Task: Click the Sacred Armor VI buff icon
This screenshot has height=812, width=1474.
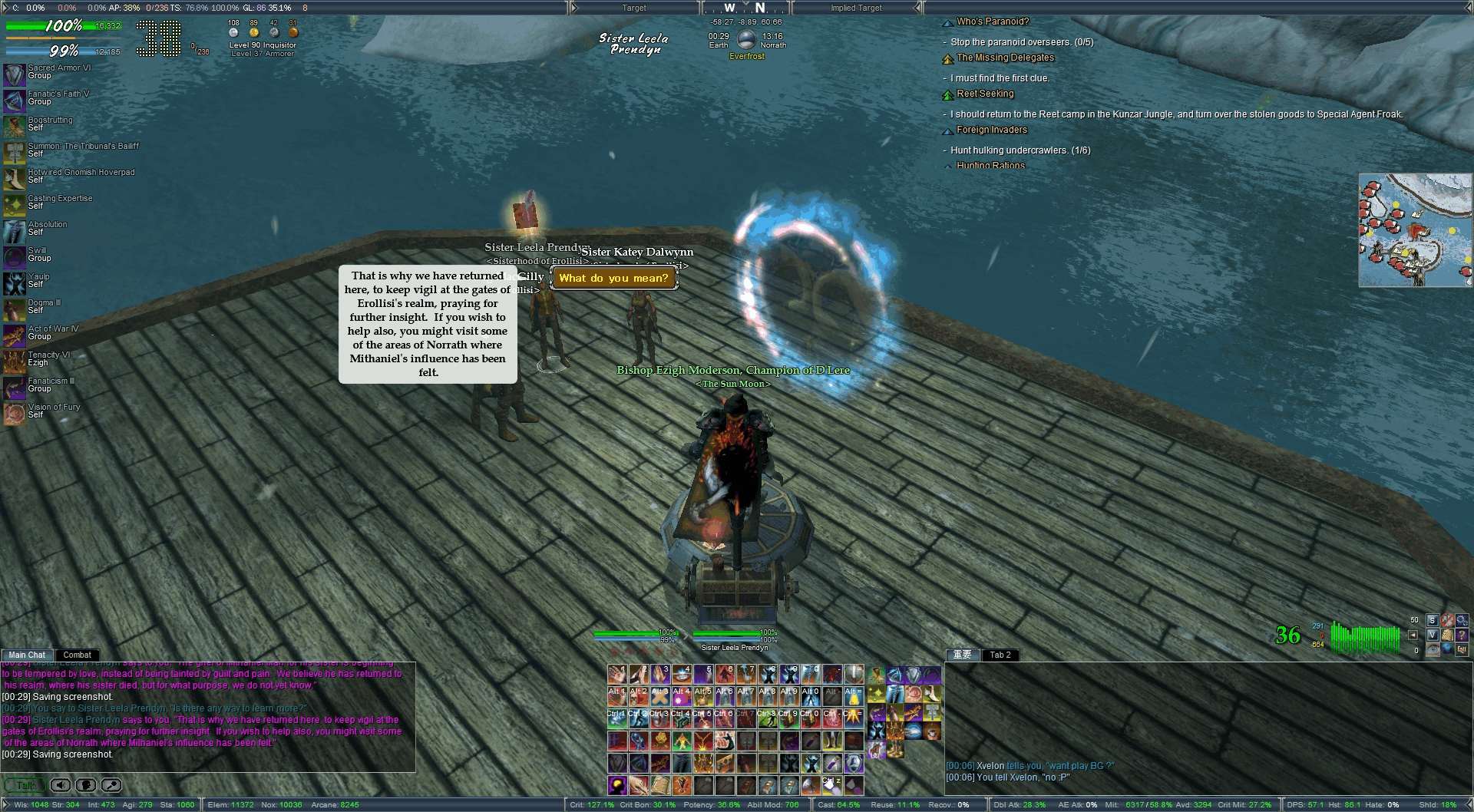Action: tap(15, 74)
